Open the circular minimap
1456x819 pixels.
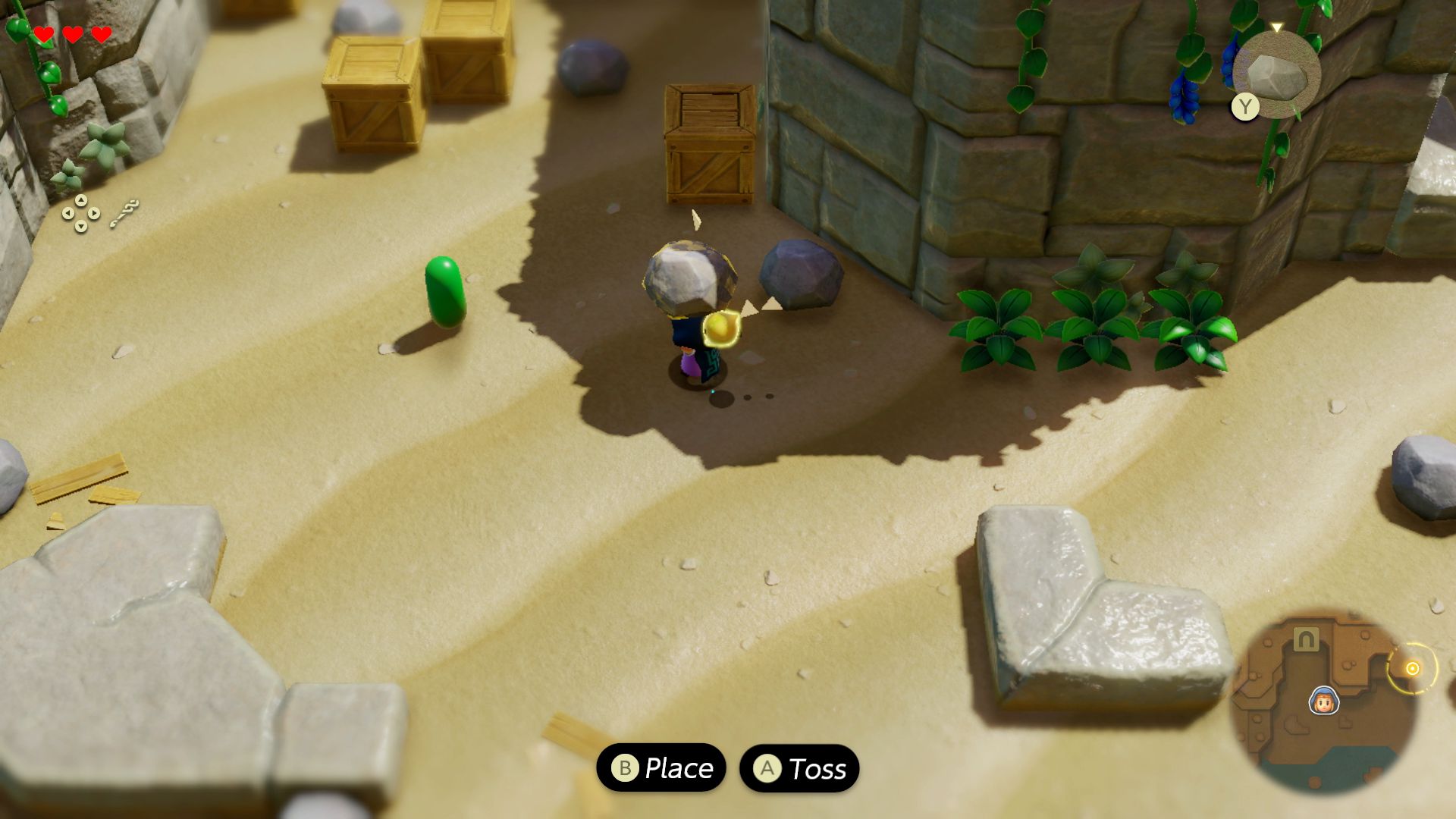tap(1323, 701)
